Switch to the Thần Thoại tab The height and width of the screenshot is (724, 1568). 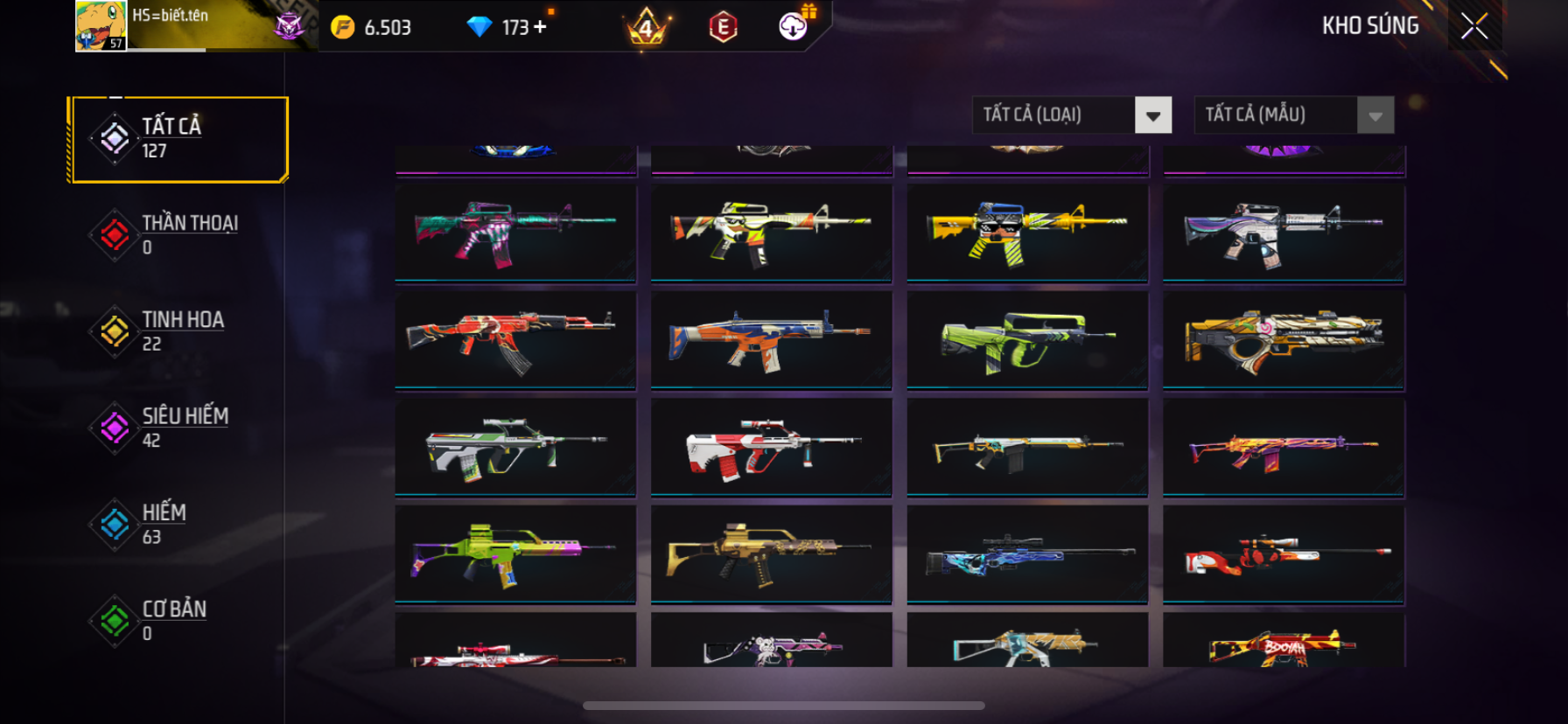click(x=179, y=235)
